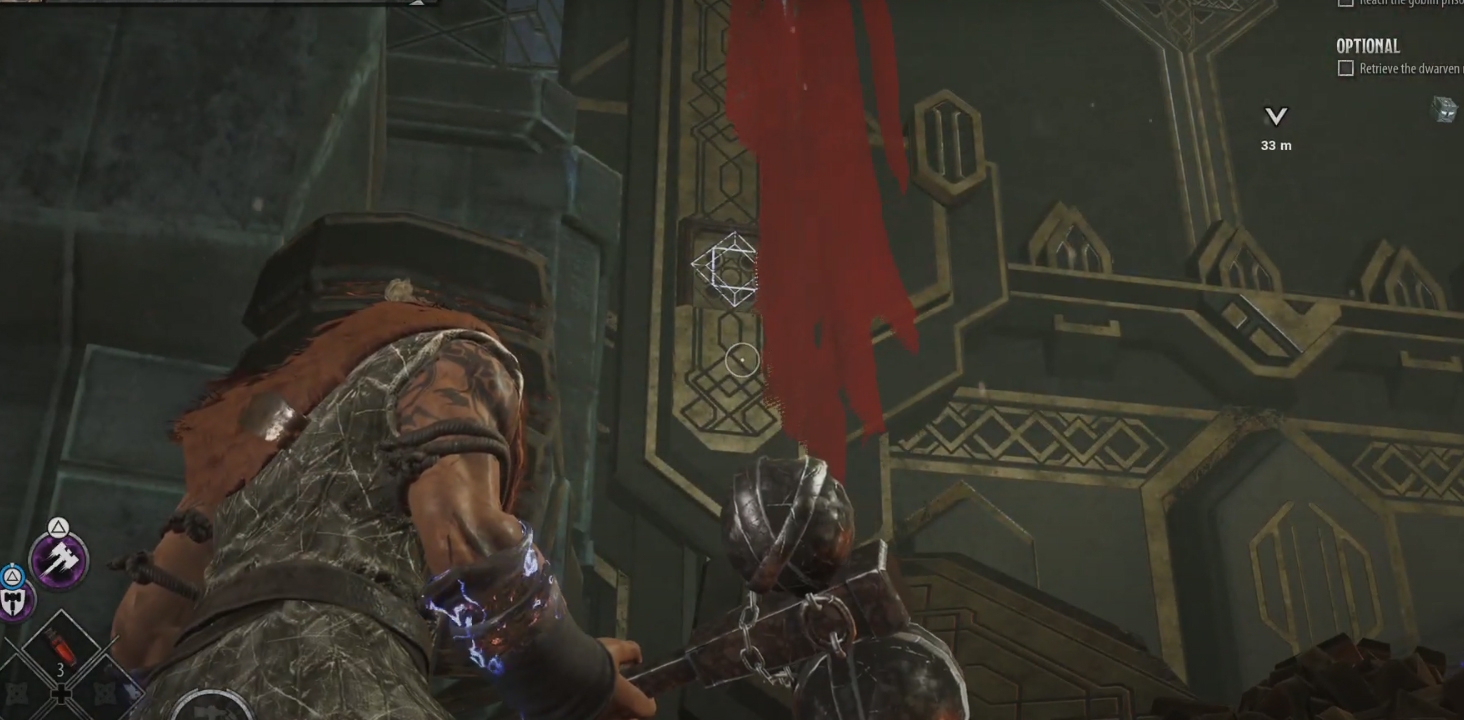Select the stone cube icon below objectives
Screen dimensions: 1464x720
[x=1445, y=109]
